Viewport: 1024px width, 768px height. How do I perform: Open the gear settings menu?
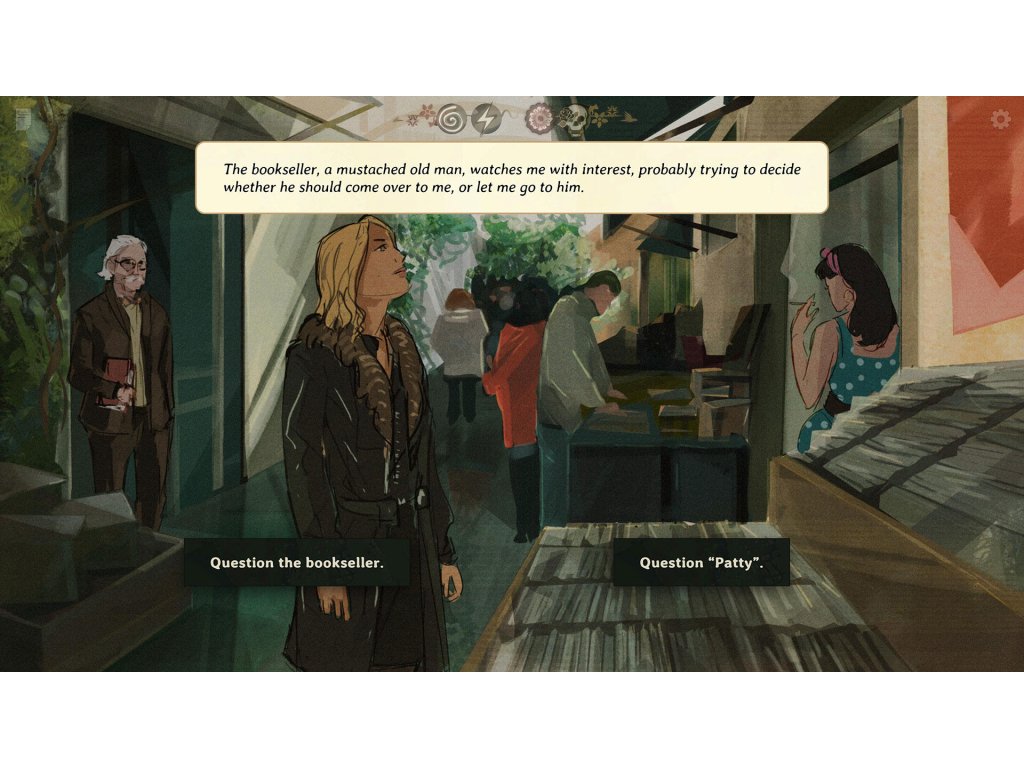[1000, 120]
